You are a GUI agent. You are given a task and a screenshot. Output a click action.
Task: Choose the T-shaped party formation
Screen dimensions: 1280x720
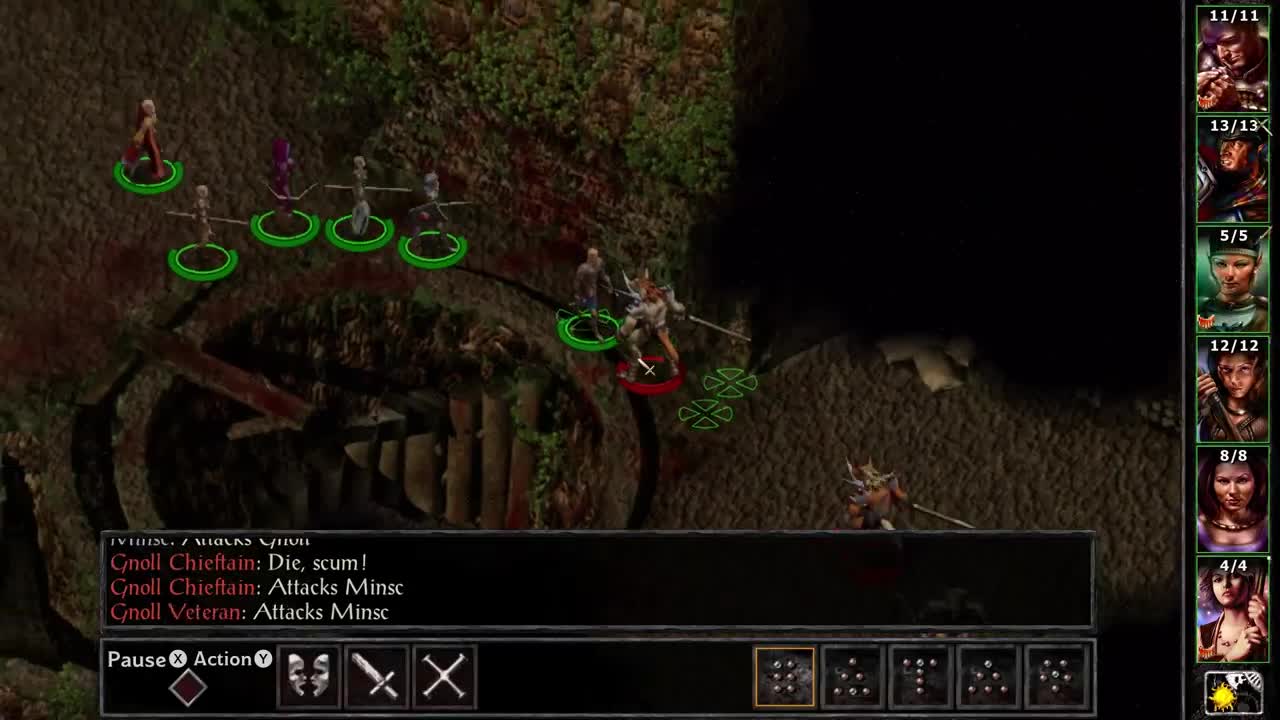coord(920,677)
